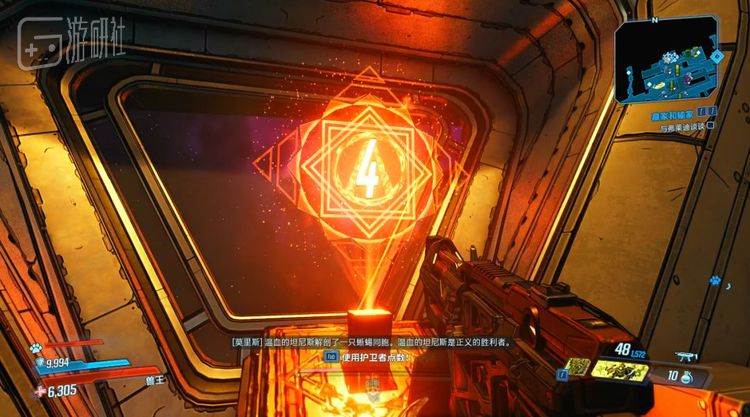This screenshot has height=417, width=750.
Task: Click the small yellow skill icon
Action: [578, 367]
